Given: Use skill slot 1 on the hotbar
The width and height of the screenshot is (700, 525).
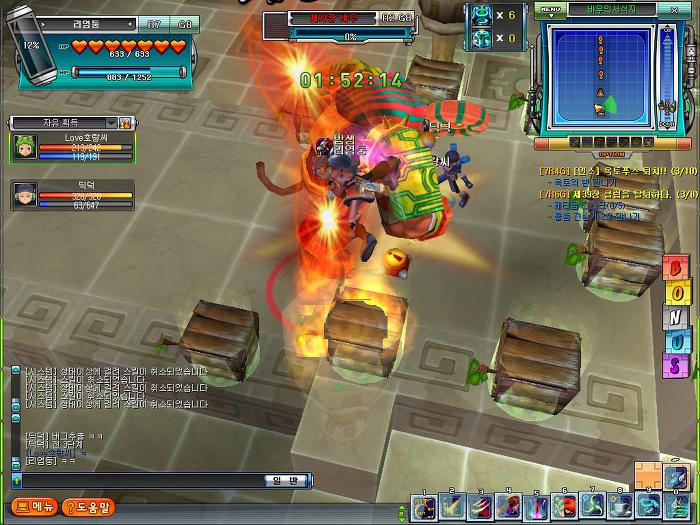Looking at the screenshot, I should (x=424, y=507).
